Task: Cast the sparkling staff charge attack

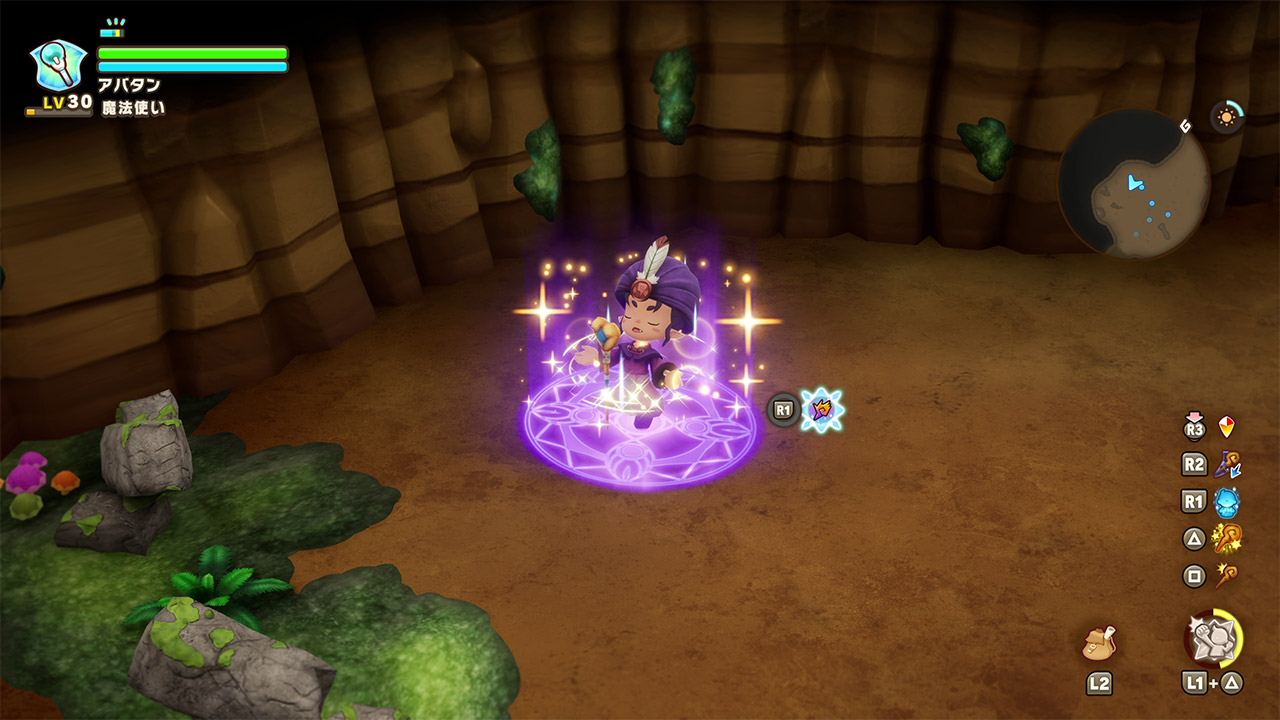Action: coord(1226,539)
